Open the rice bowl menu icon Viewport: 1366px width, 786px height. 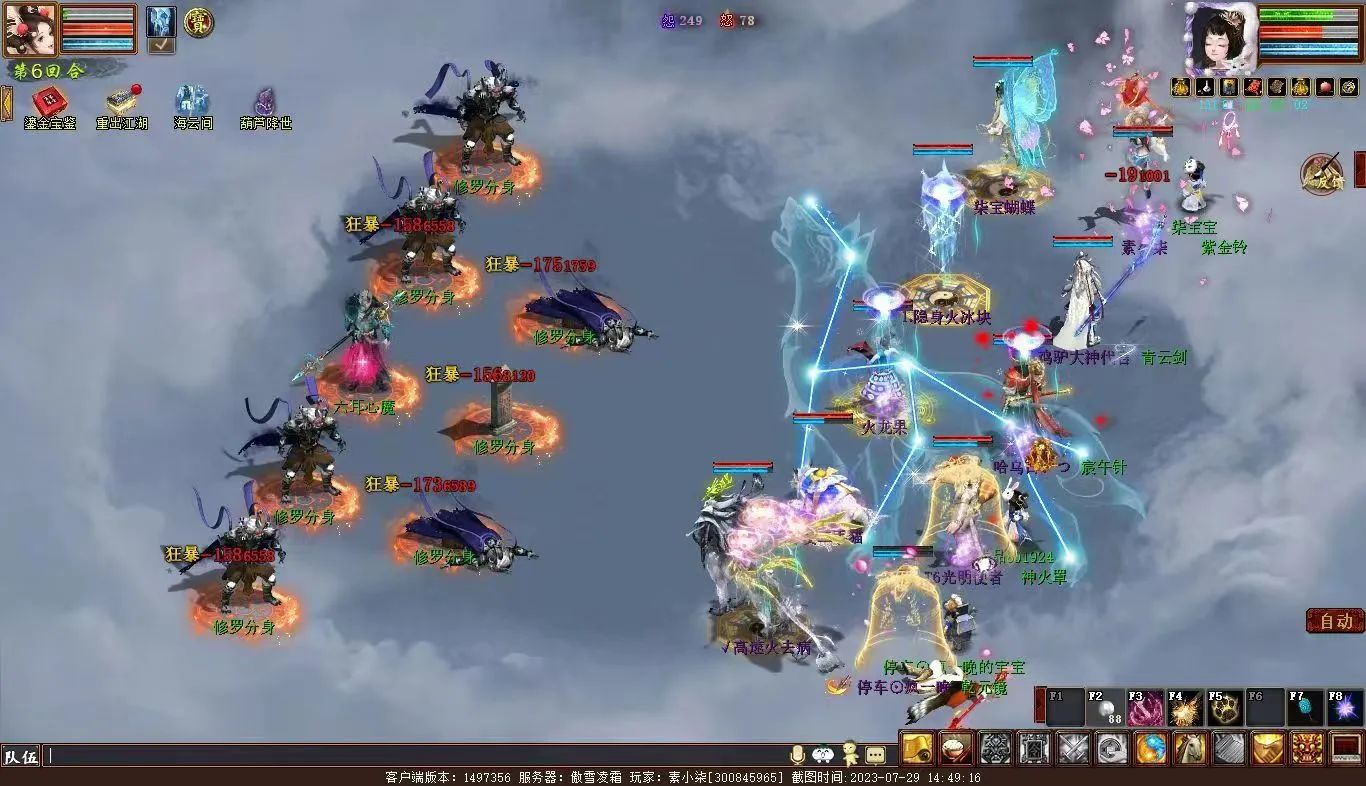(956, 748)
